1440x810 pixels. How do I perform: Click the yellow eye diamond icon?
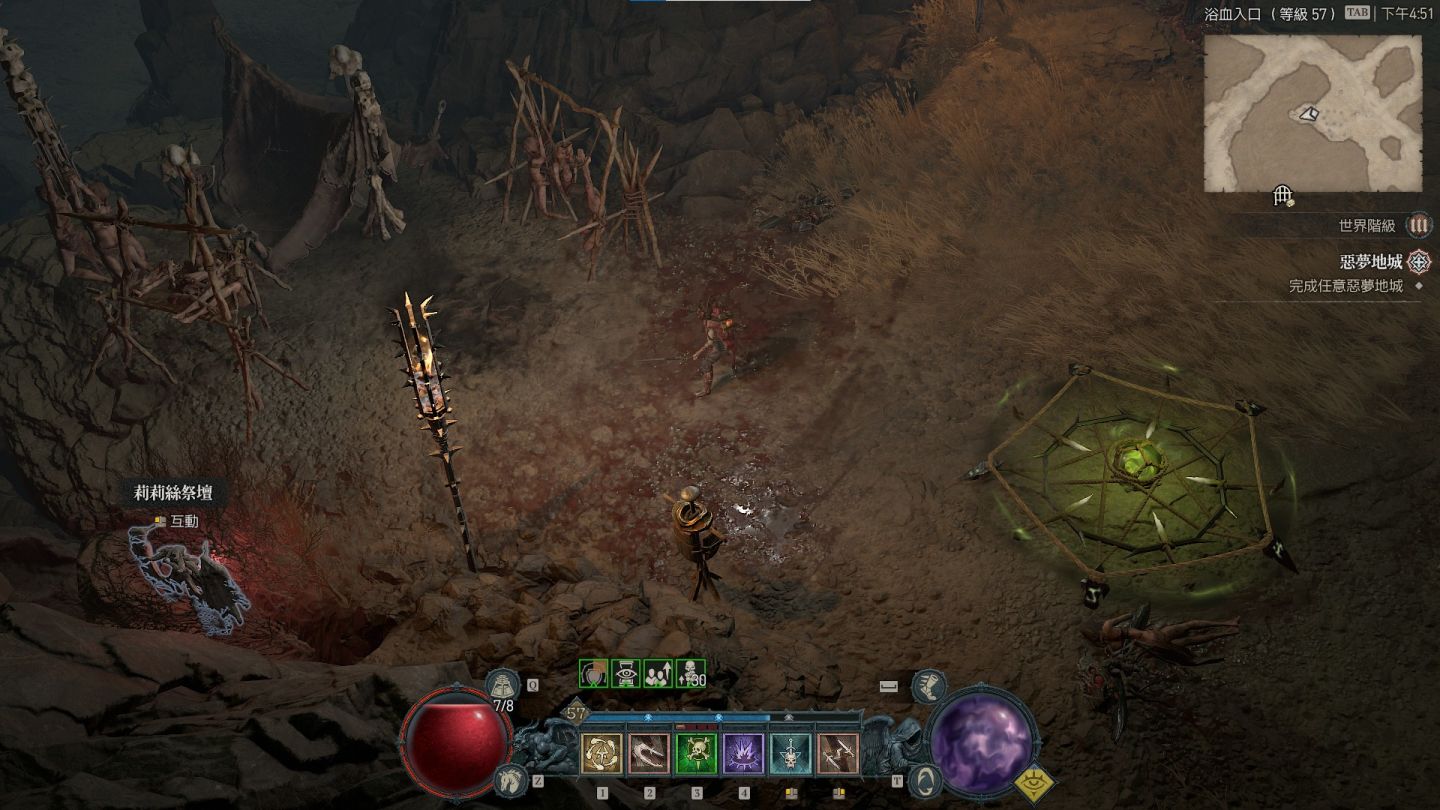[x=1036, y=785]
